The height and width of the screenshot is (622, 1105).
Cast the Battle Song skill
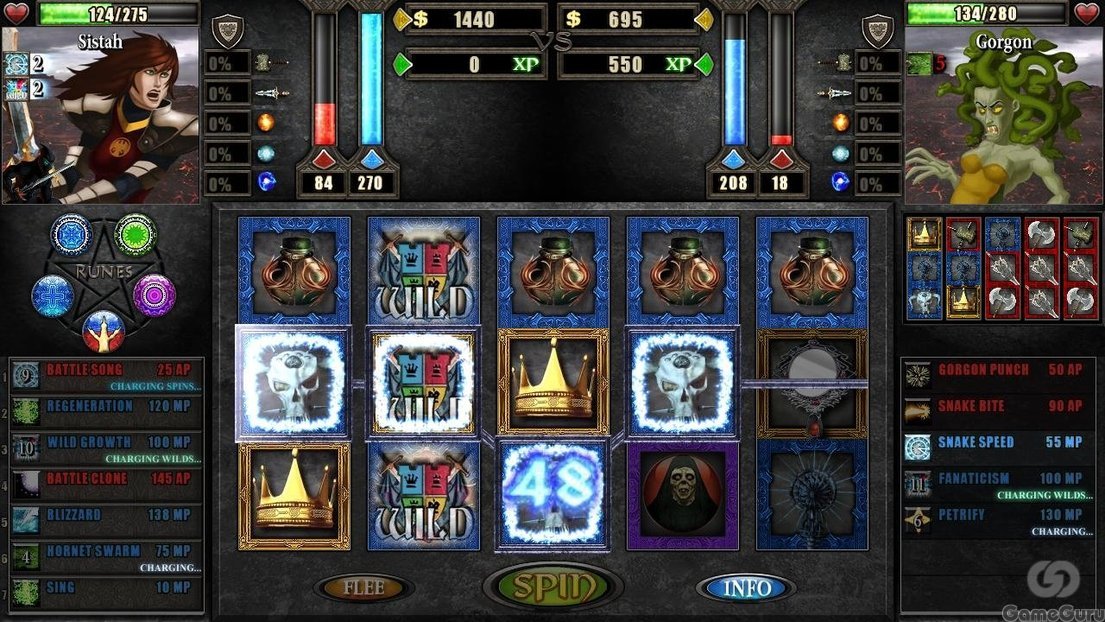(106, 374)
